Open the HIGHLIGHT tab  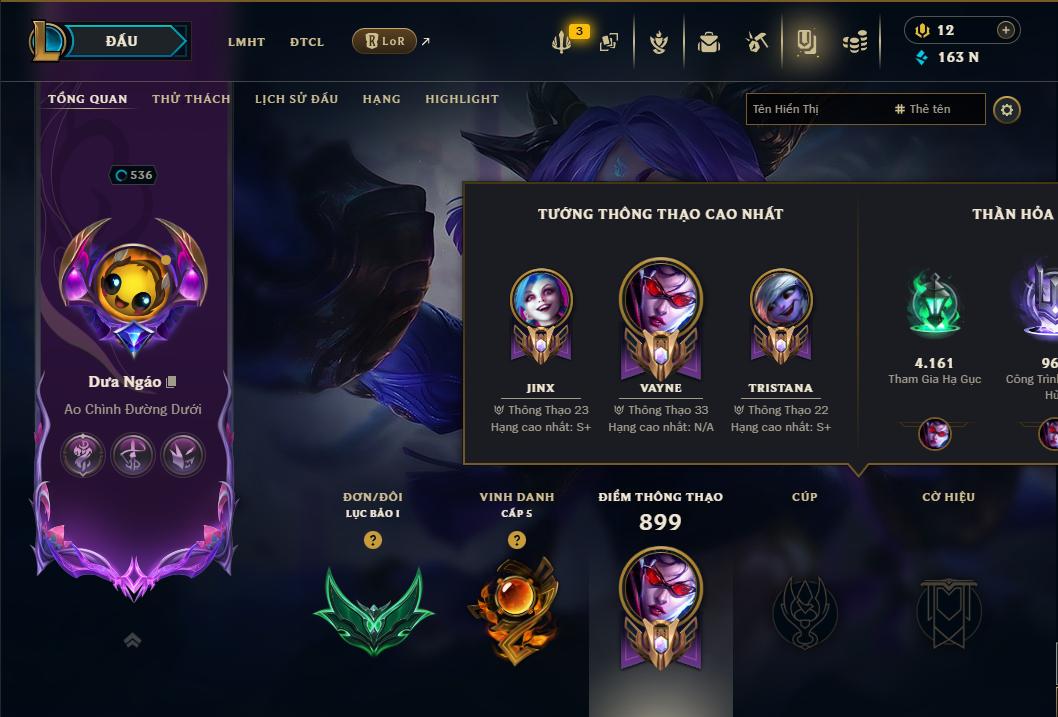(461, 99)
